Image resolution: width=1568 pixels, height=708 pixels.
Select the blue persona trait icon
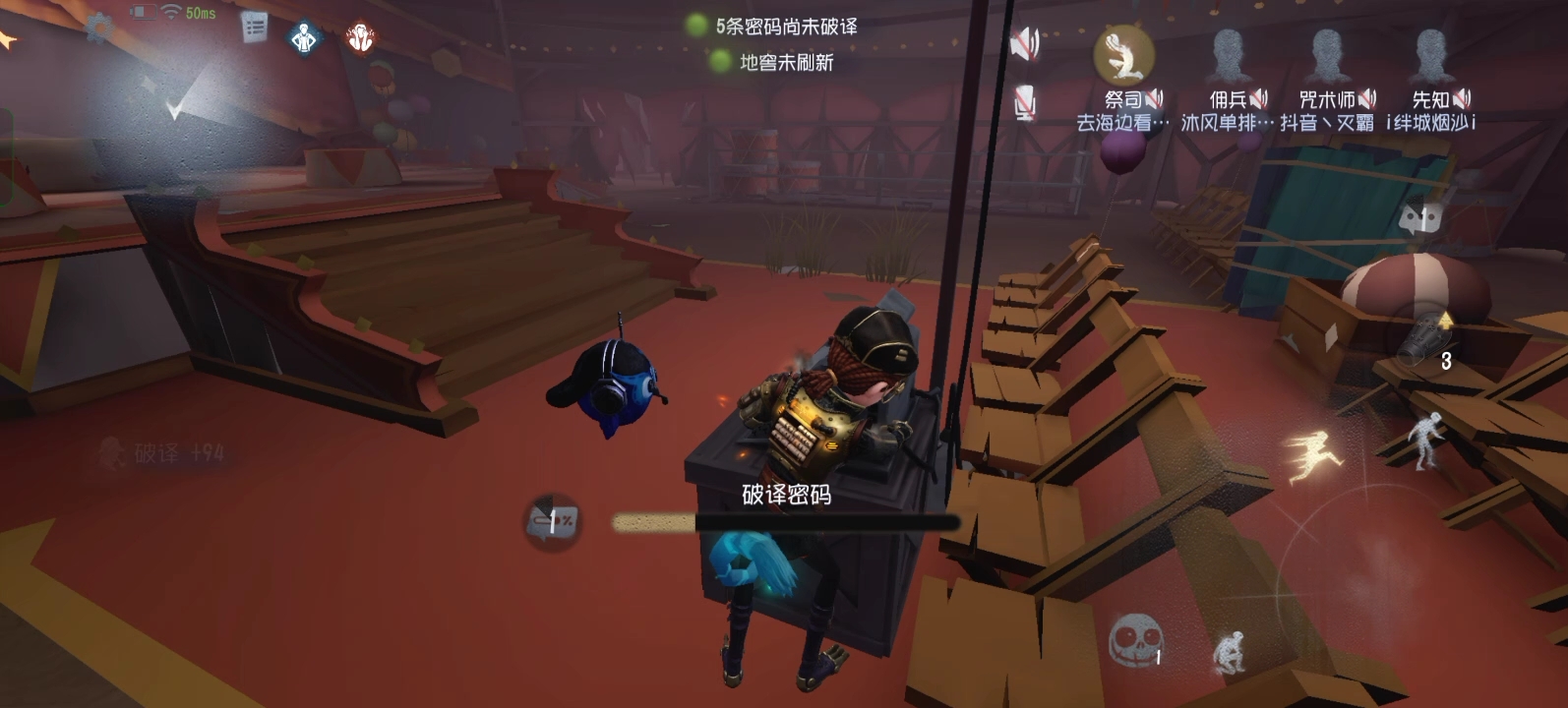coord(305,34)
